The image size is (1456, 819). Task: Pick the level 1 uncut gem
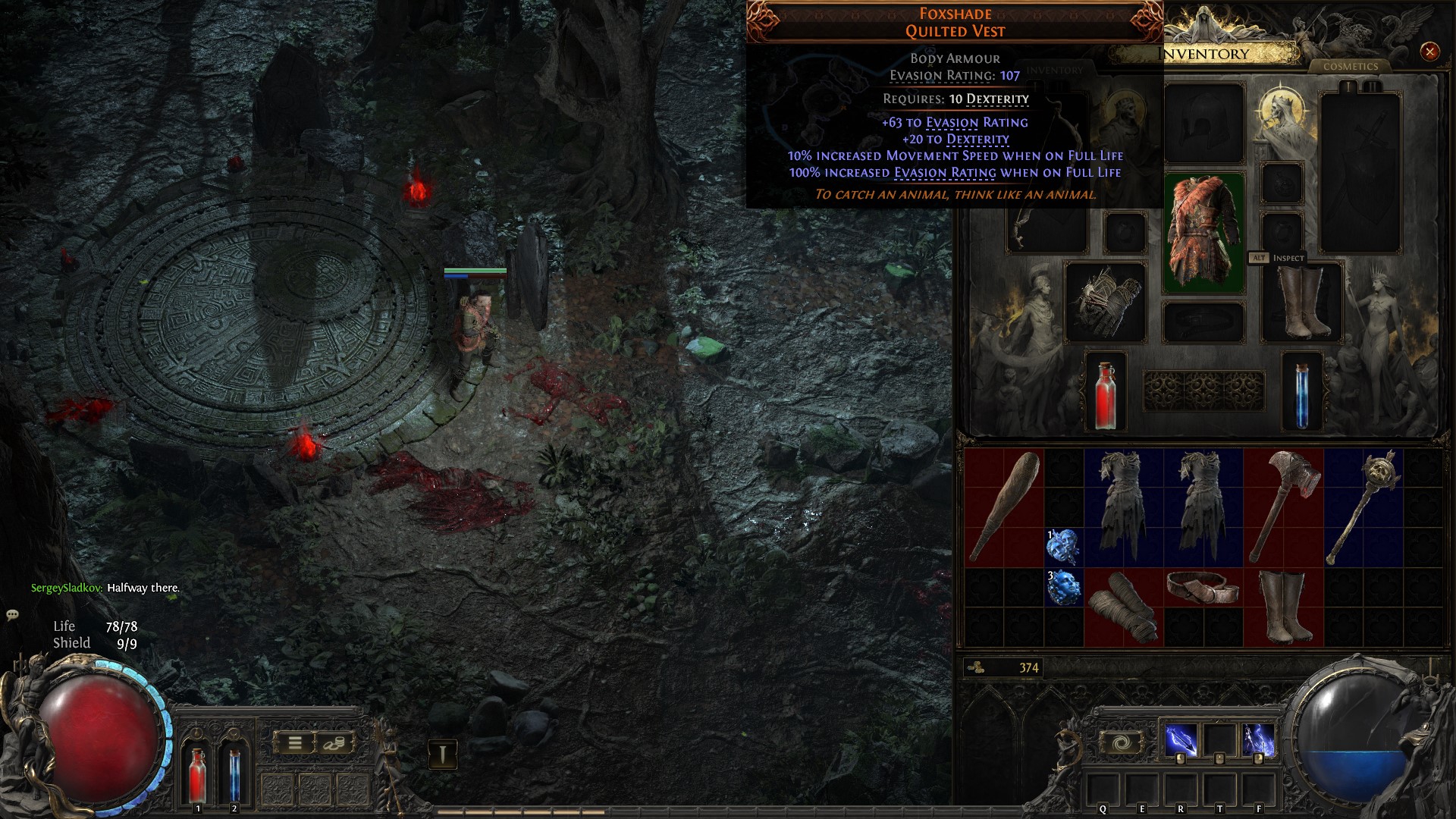pos(1063,548)
